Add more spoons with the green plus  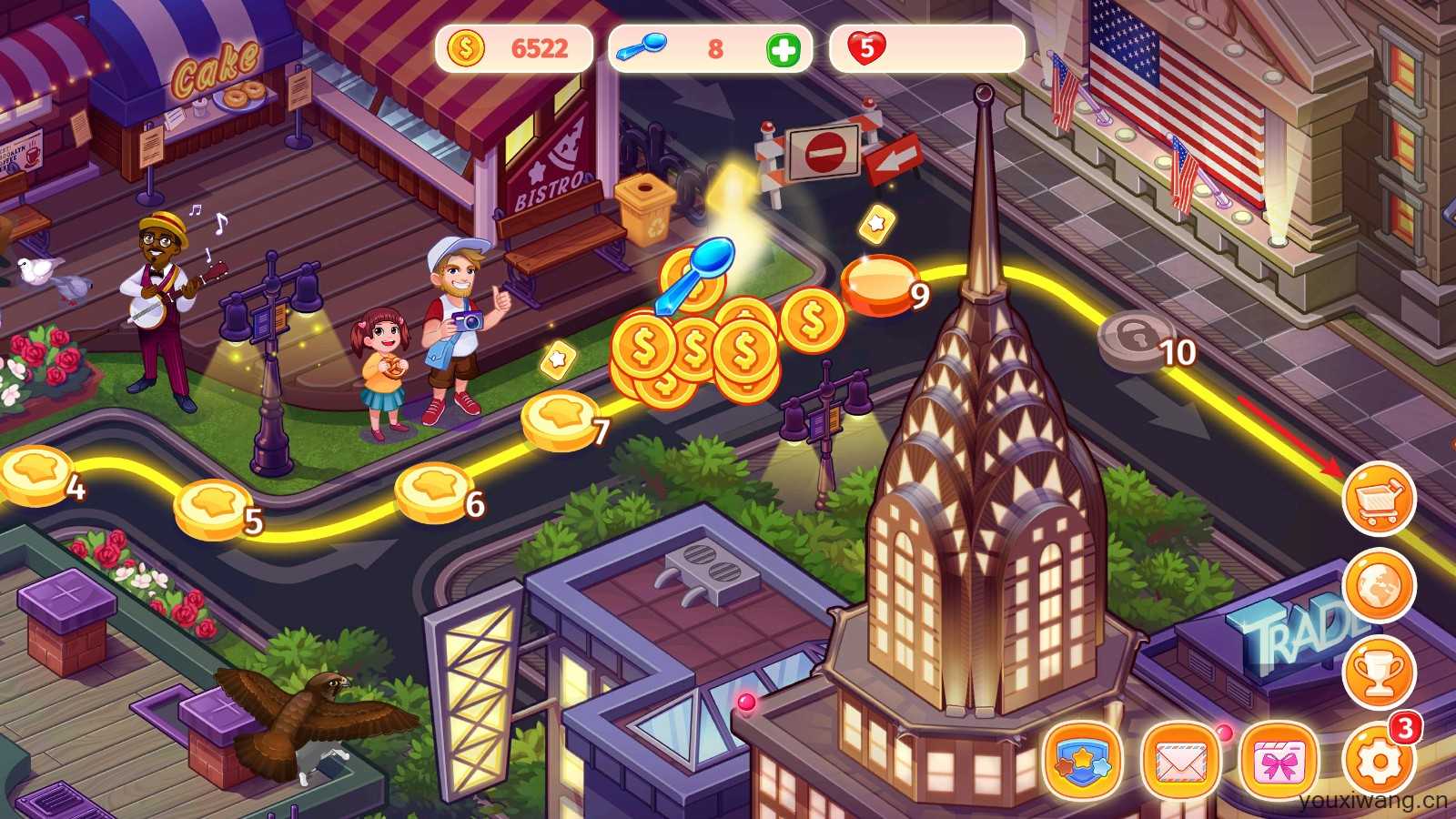784,49
